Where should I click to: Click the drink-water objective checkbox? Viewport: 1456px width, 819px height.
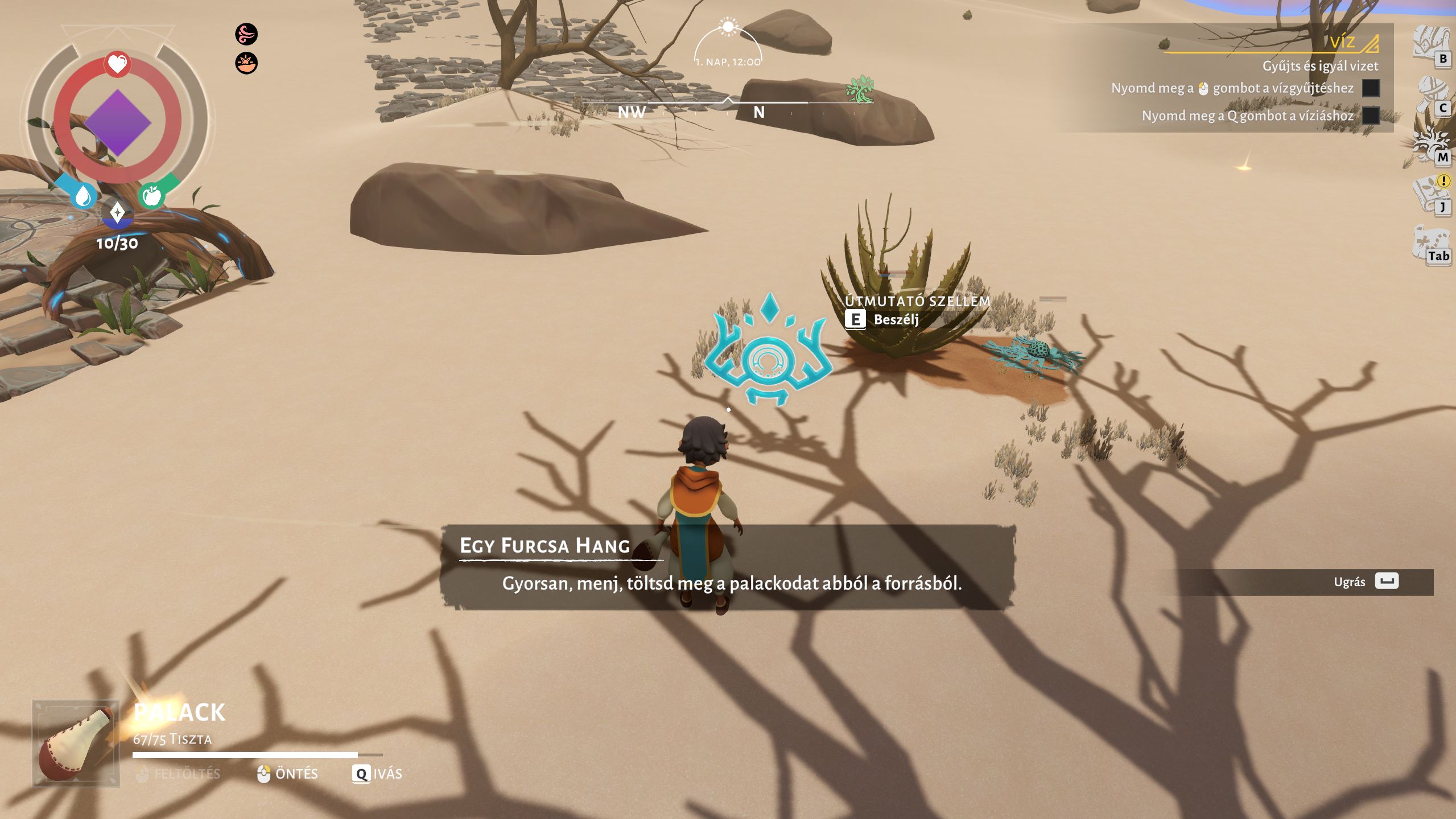1371,116
